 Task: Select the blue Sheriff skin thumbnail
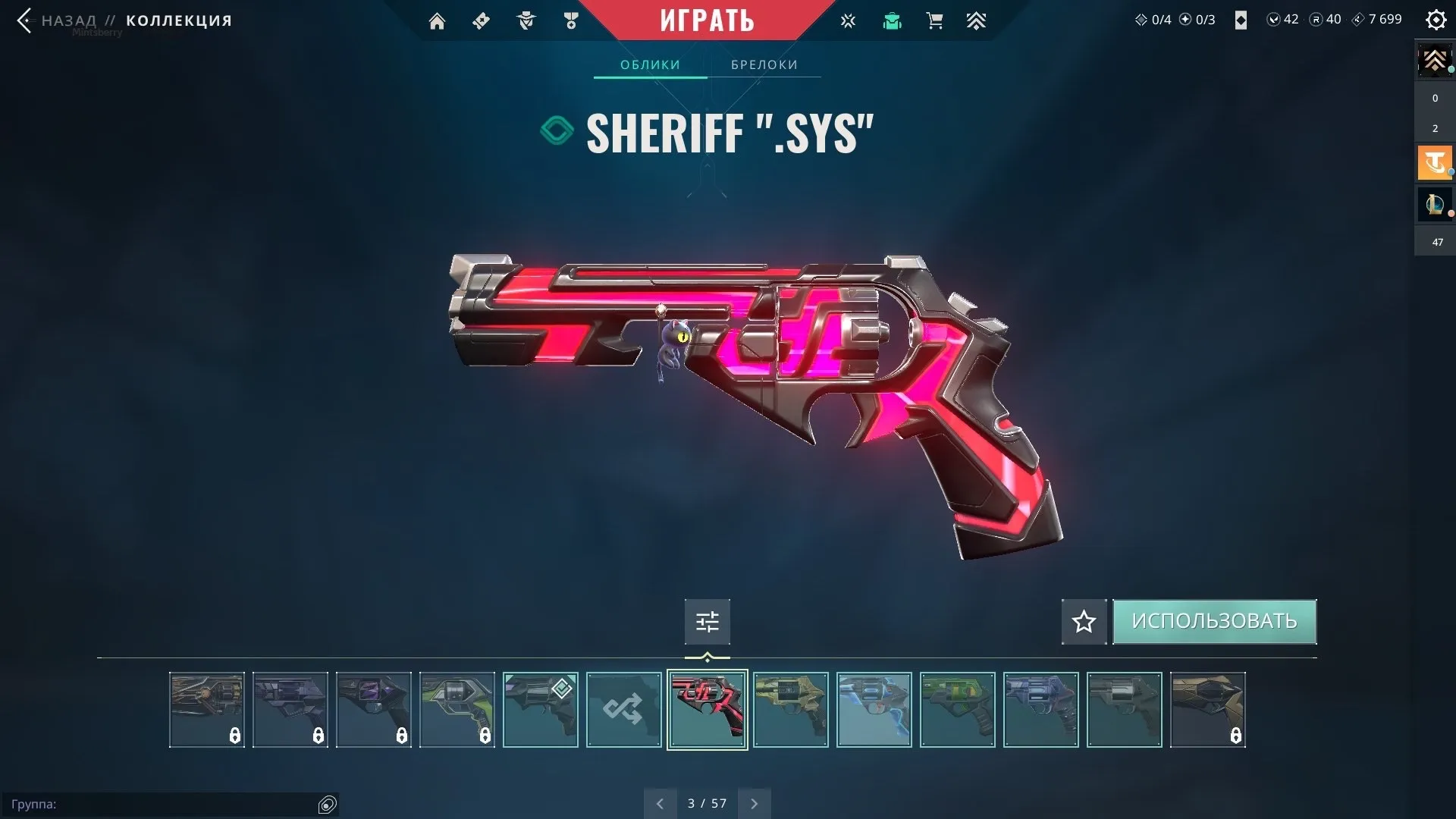[874, 710]
